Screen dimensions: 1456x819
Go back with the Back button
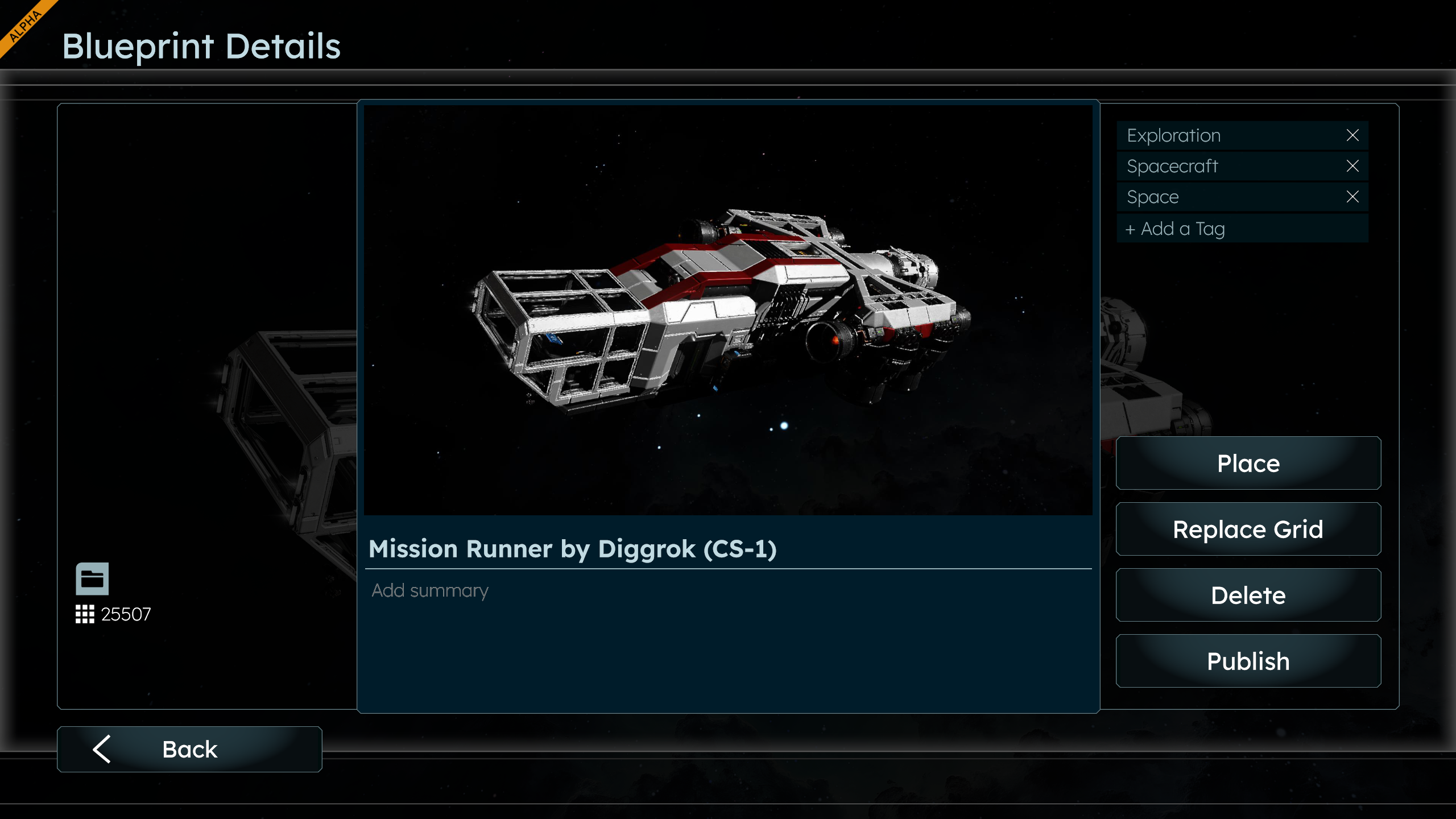pos(189,749)
